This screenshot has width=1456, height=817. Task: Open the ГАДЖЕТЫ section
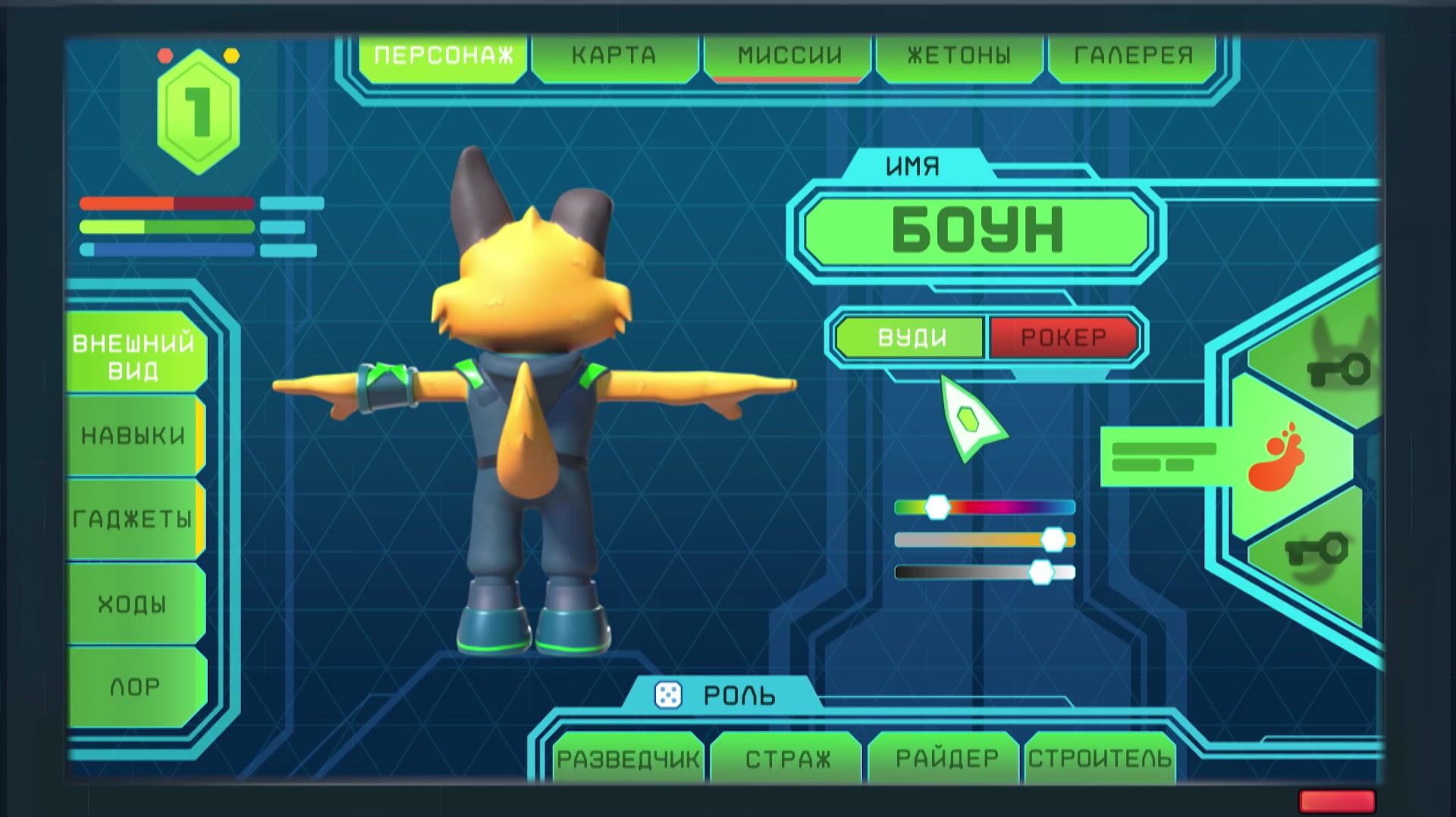(134, 520)
